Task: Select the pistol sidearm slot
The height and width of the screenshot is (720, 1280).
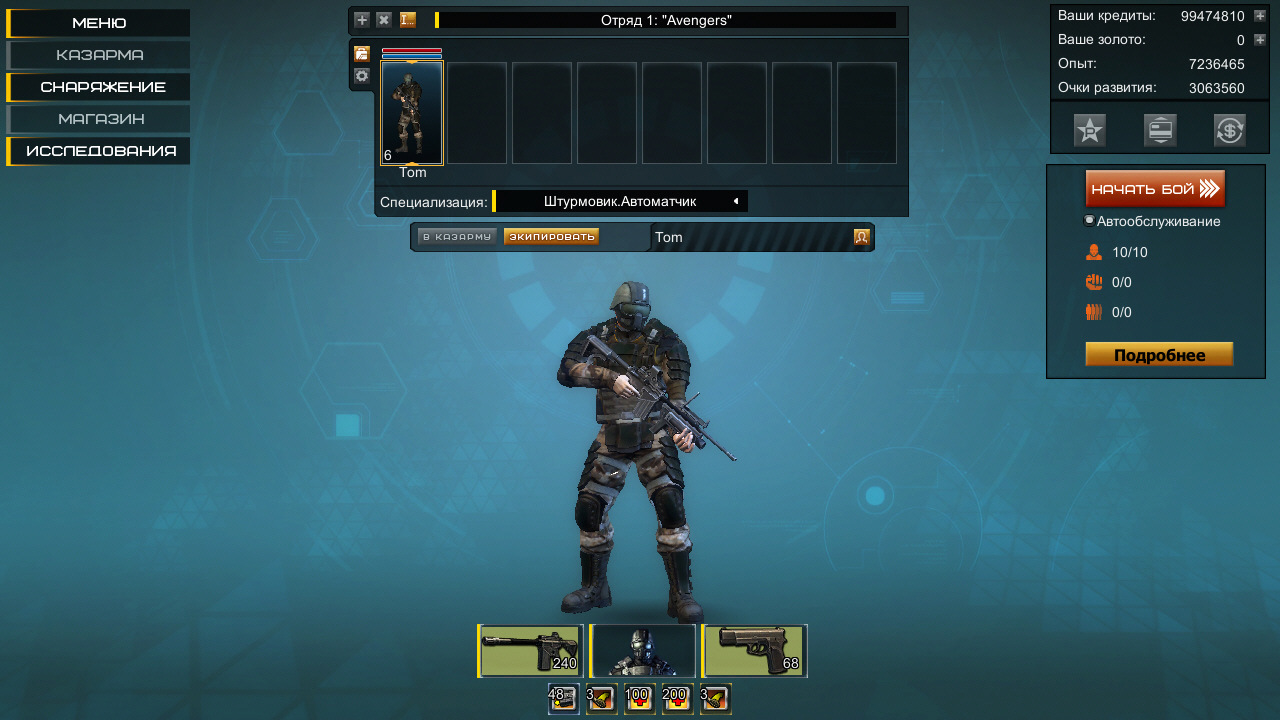Action: pyautogui.click(x=755, y=651)
